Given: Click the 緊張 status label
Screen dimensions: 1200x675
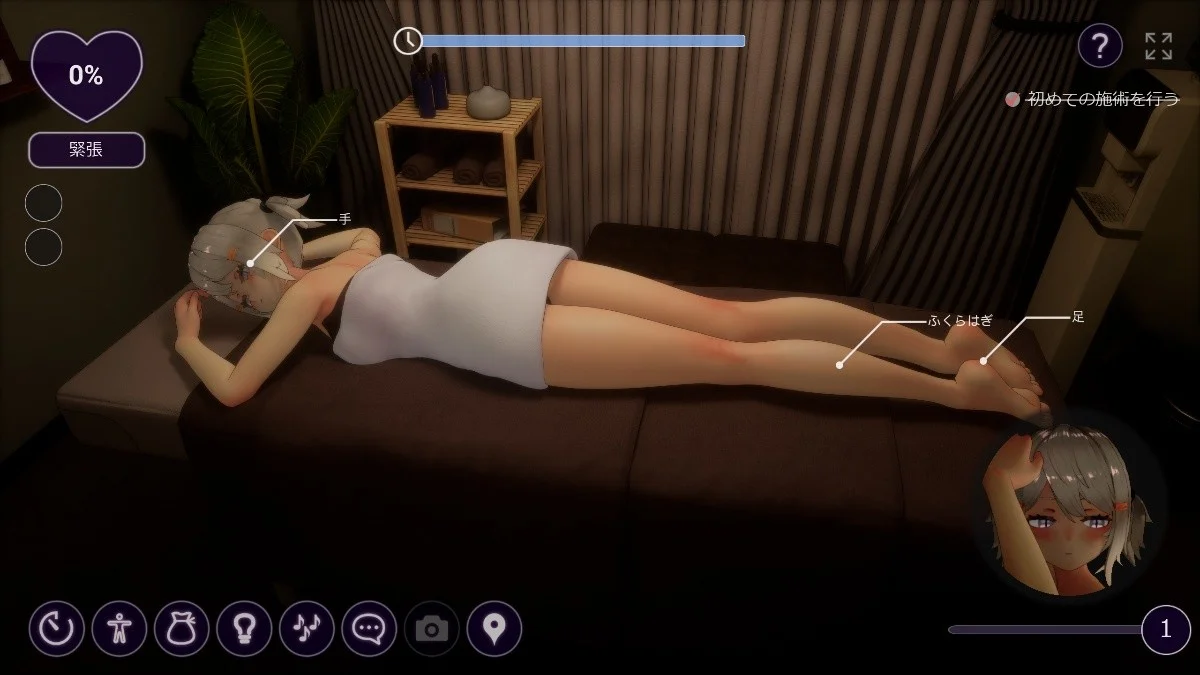Looking at the screenshot, I should click(x=86, y=150).
